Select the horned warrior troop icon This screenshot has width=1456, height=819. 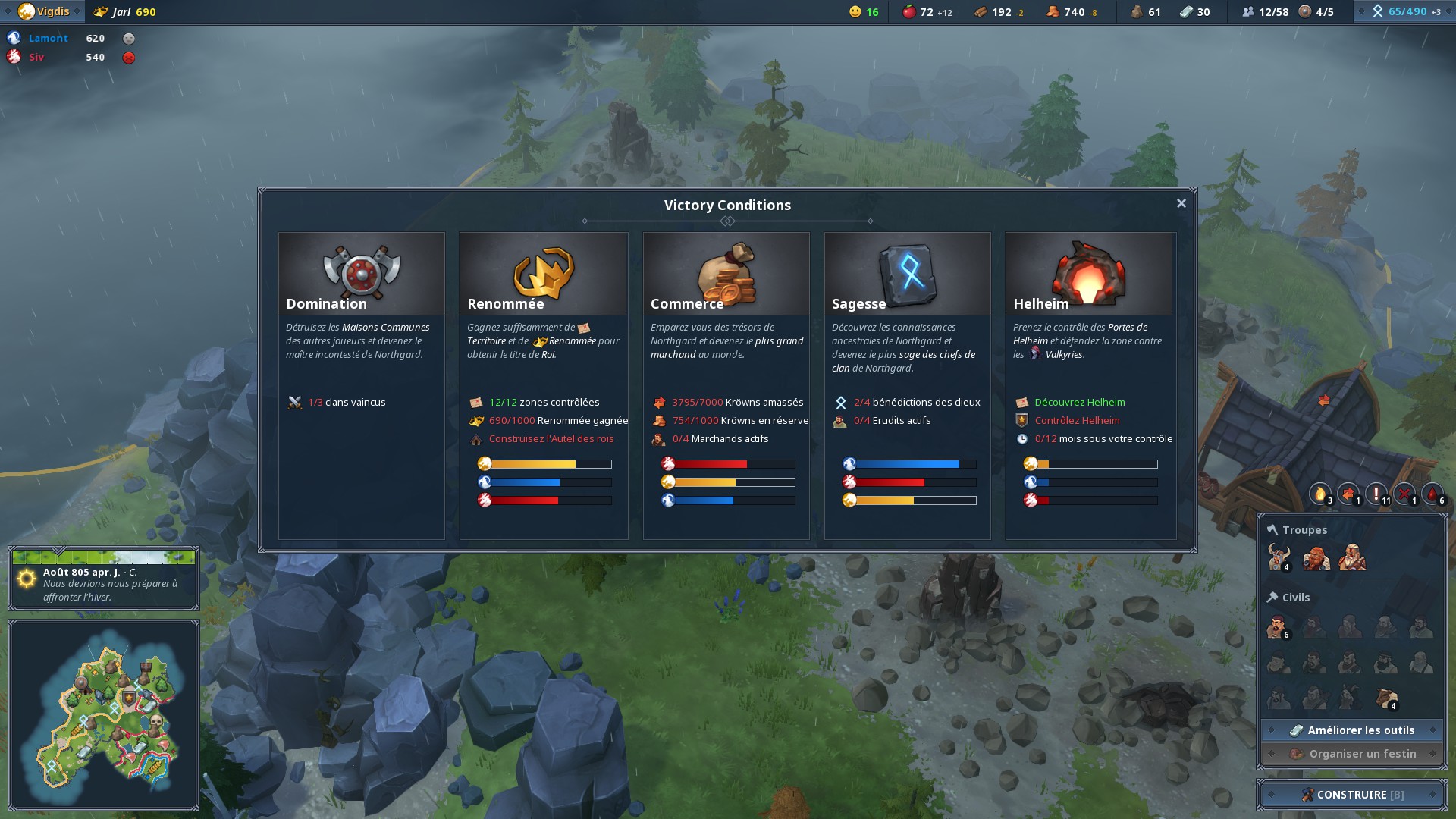pyautogui.click(x=1279, y=557)
